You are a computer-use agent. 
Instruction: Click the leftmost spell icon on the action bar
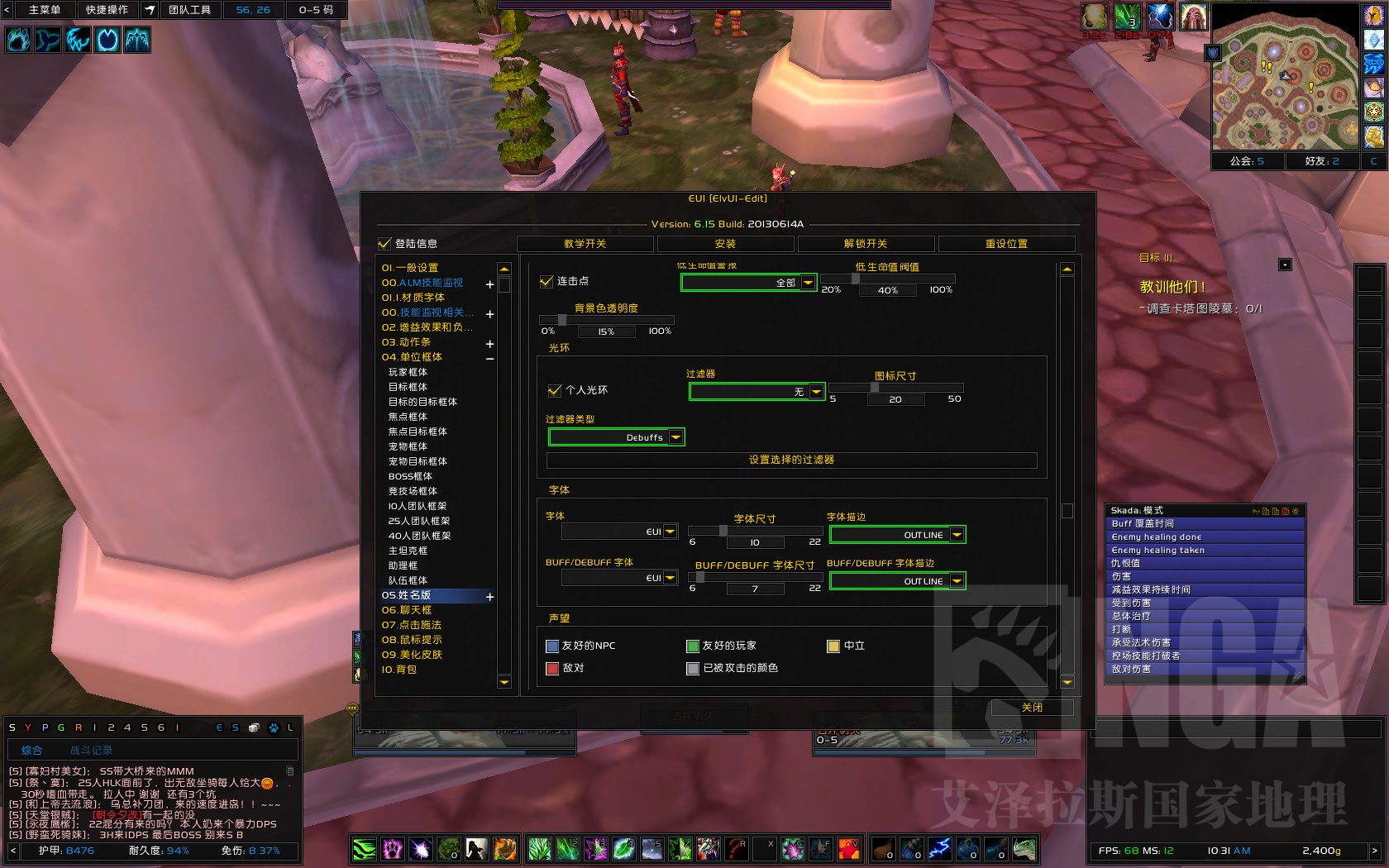(364, 849)
